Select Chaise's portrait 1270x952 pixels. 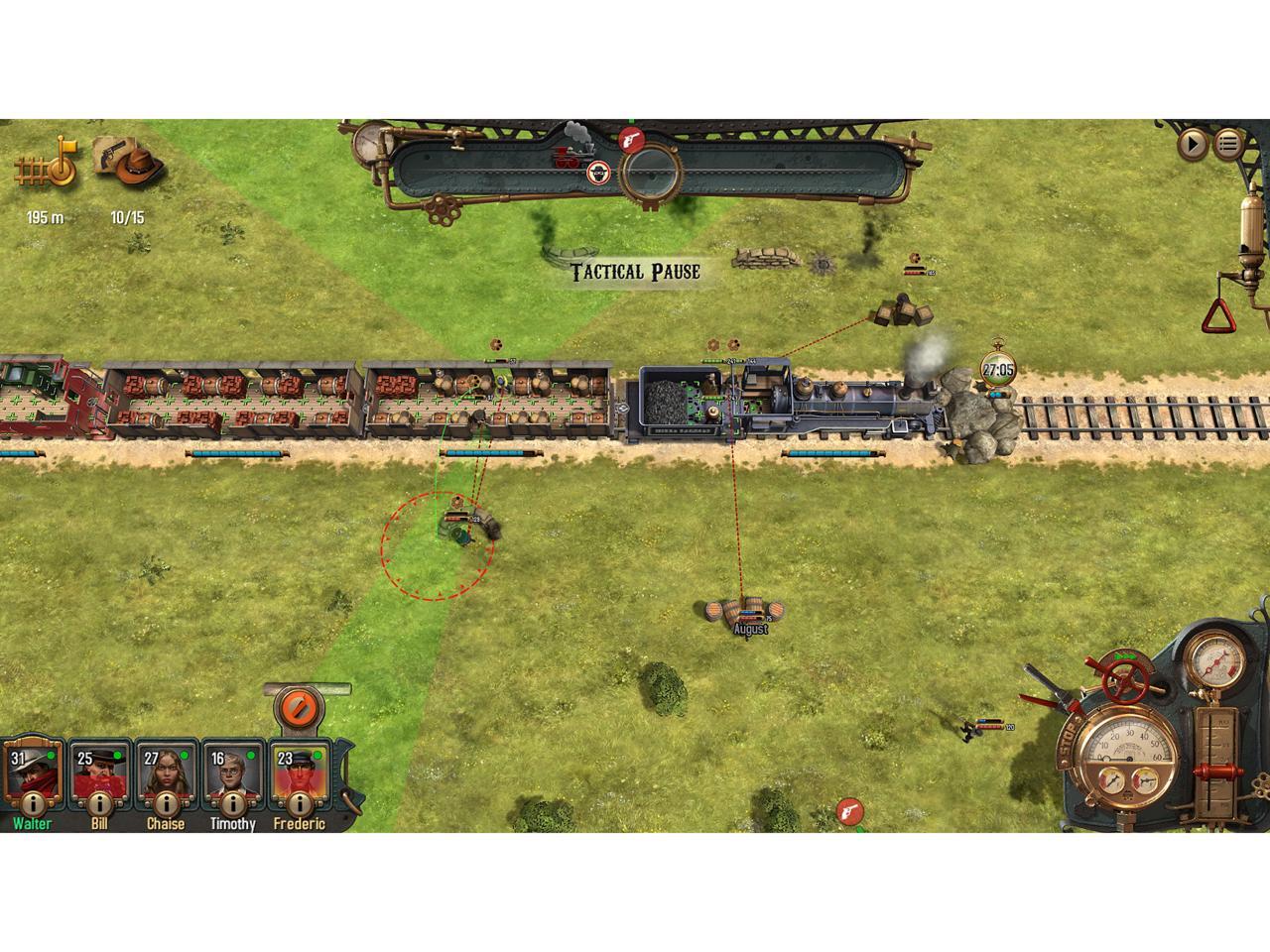coord(166,771)
